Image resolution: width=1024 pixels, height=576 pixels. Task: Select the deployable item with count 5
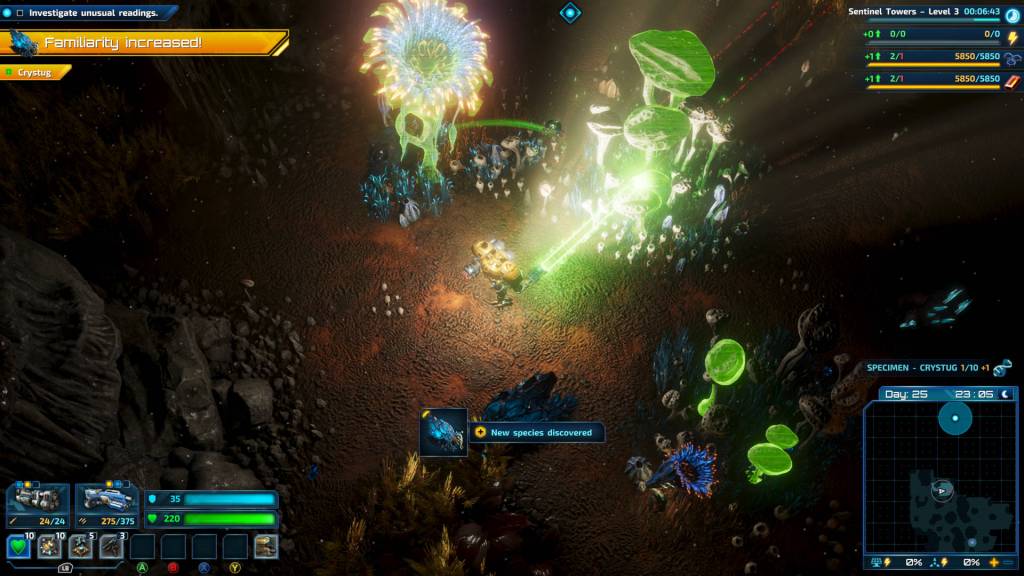pos(80,547)
